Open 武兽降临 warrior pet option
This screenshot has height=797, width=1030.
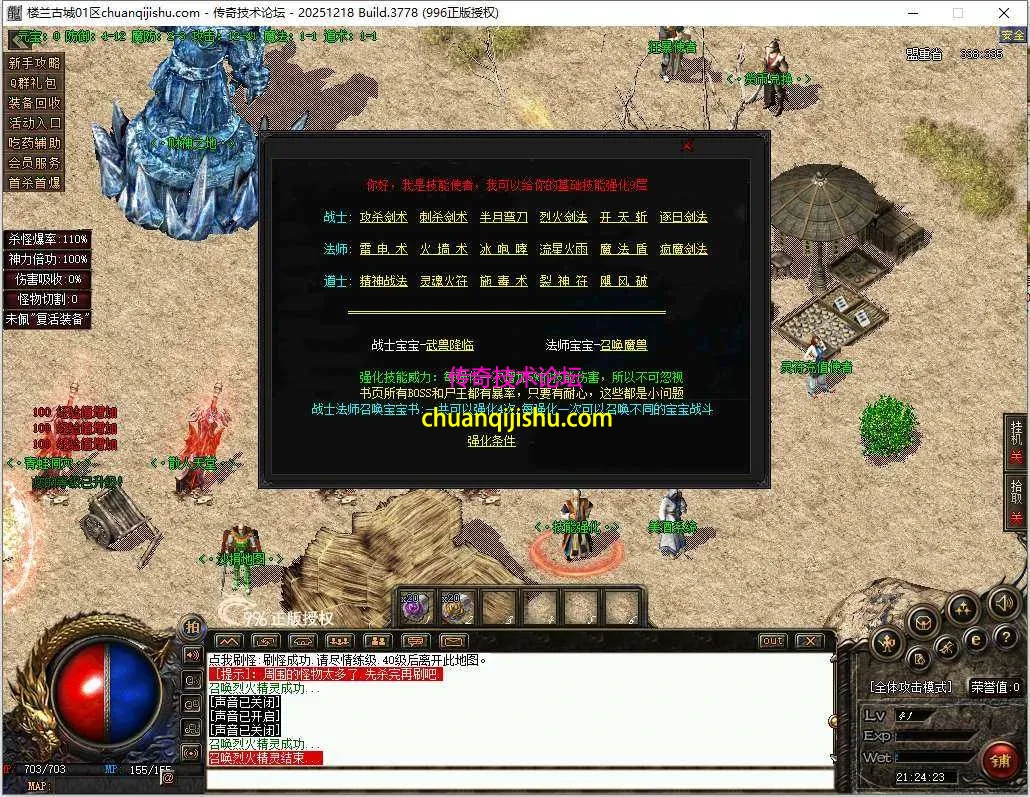tap(450, 345)
